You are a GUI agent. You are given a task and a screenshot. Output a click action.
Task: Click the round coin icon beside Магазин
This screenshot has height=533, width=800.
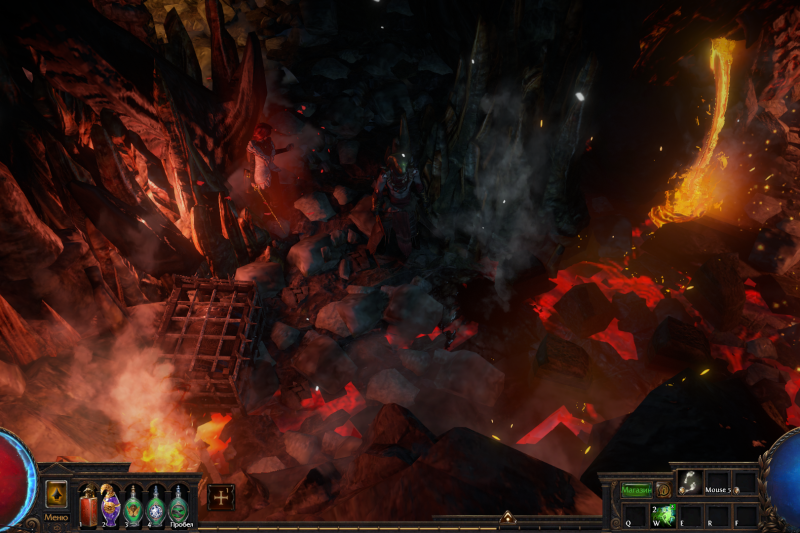(662, 490)
